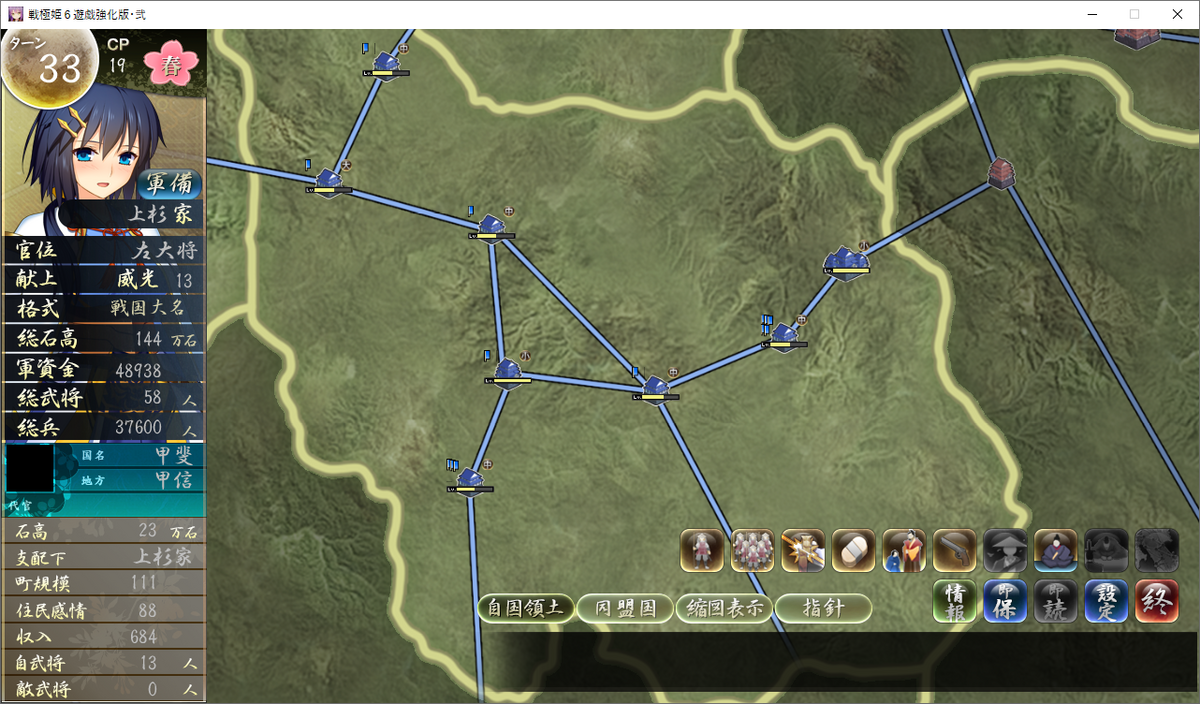
Task: Select the red enemy castle on the map
Action: (999, 172)
